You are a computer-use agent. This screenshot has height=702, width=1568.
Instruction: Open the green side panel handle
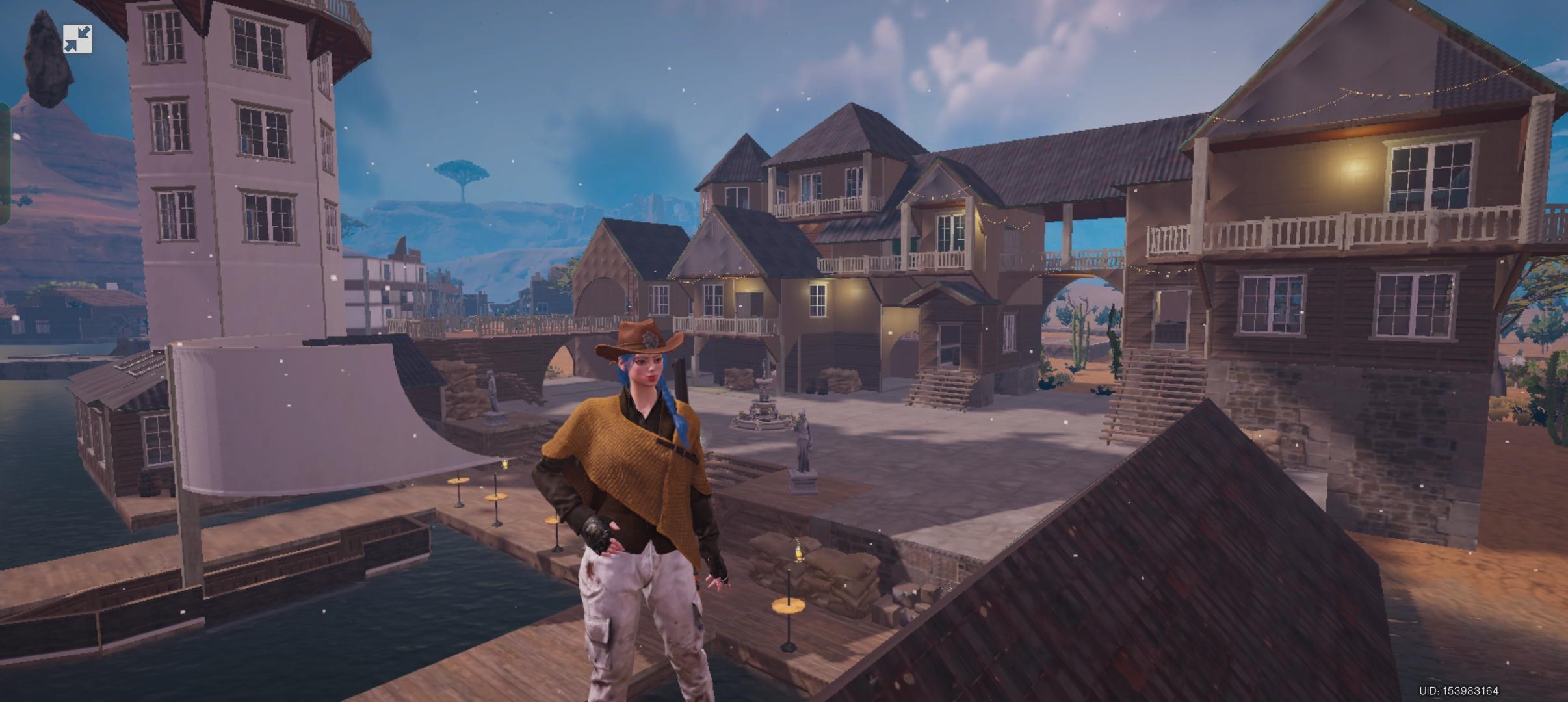coord(5,162)
